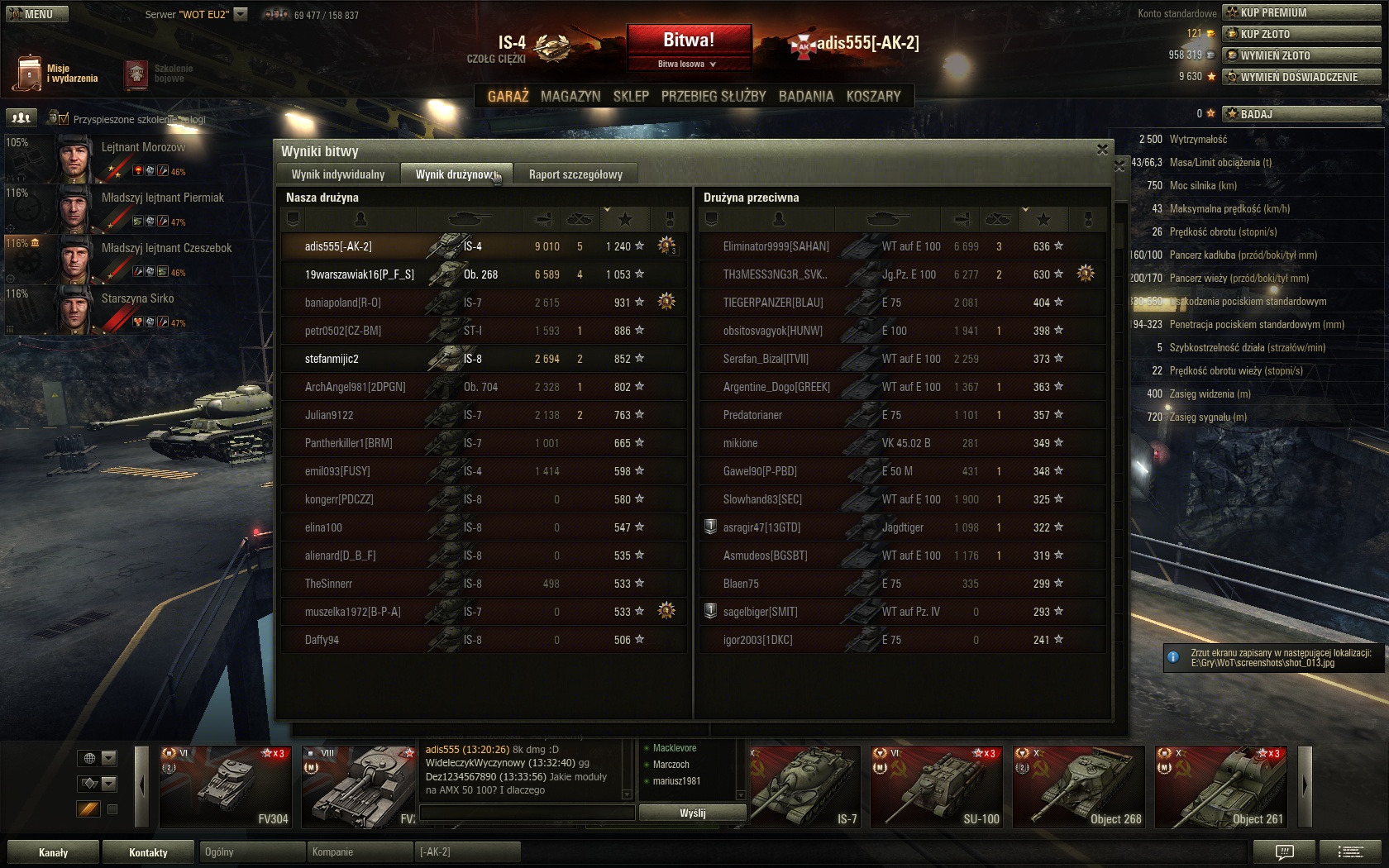Open the SKLEP section
Viewport: 1389px width, 868px height.
pos(631,97)
